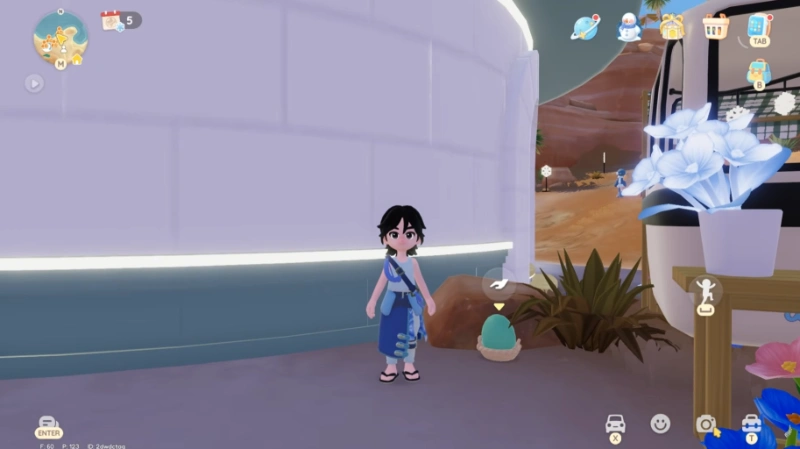
Task: Click the calendar event icon
Action: click(x=112, y=19)
